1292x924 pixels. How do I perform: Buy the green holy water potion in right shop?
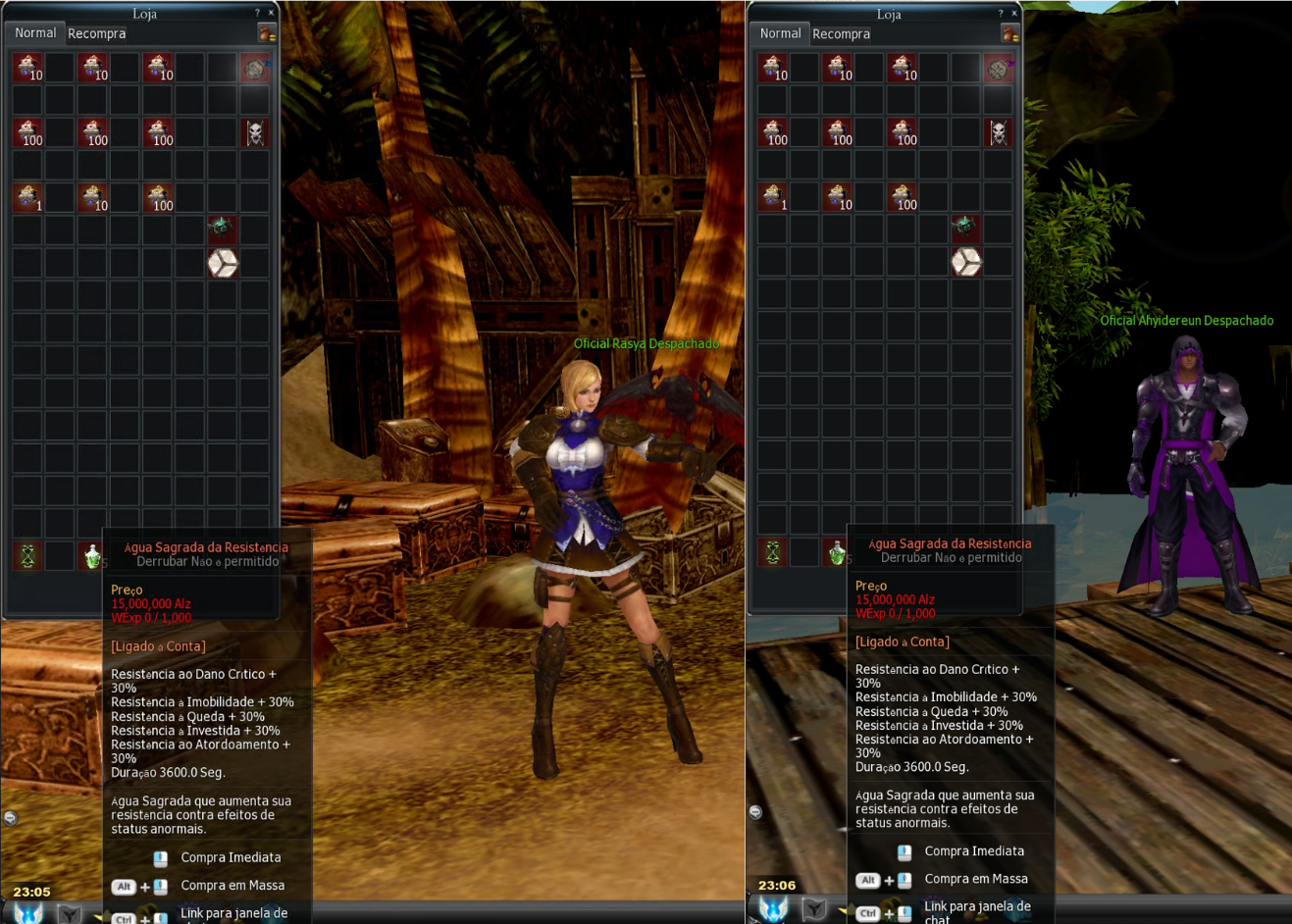tap(837, 553)
